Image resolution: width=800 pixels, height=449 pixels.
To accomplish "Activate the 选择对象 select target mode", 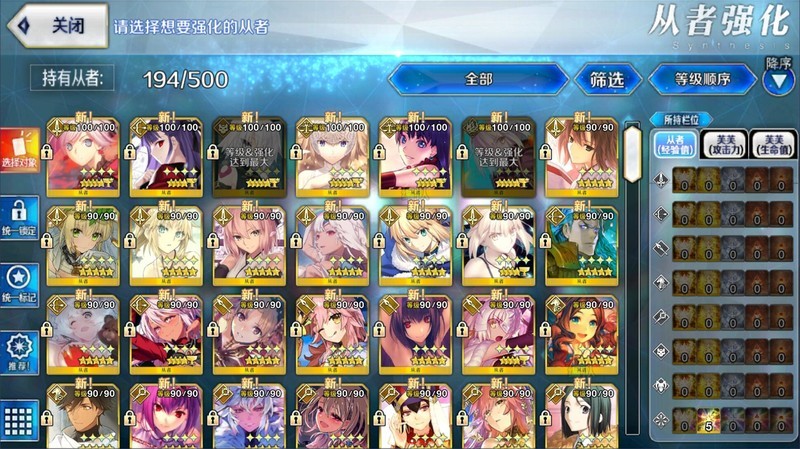I will click(x=20, y=151).
